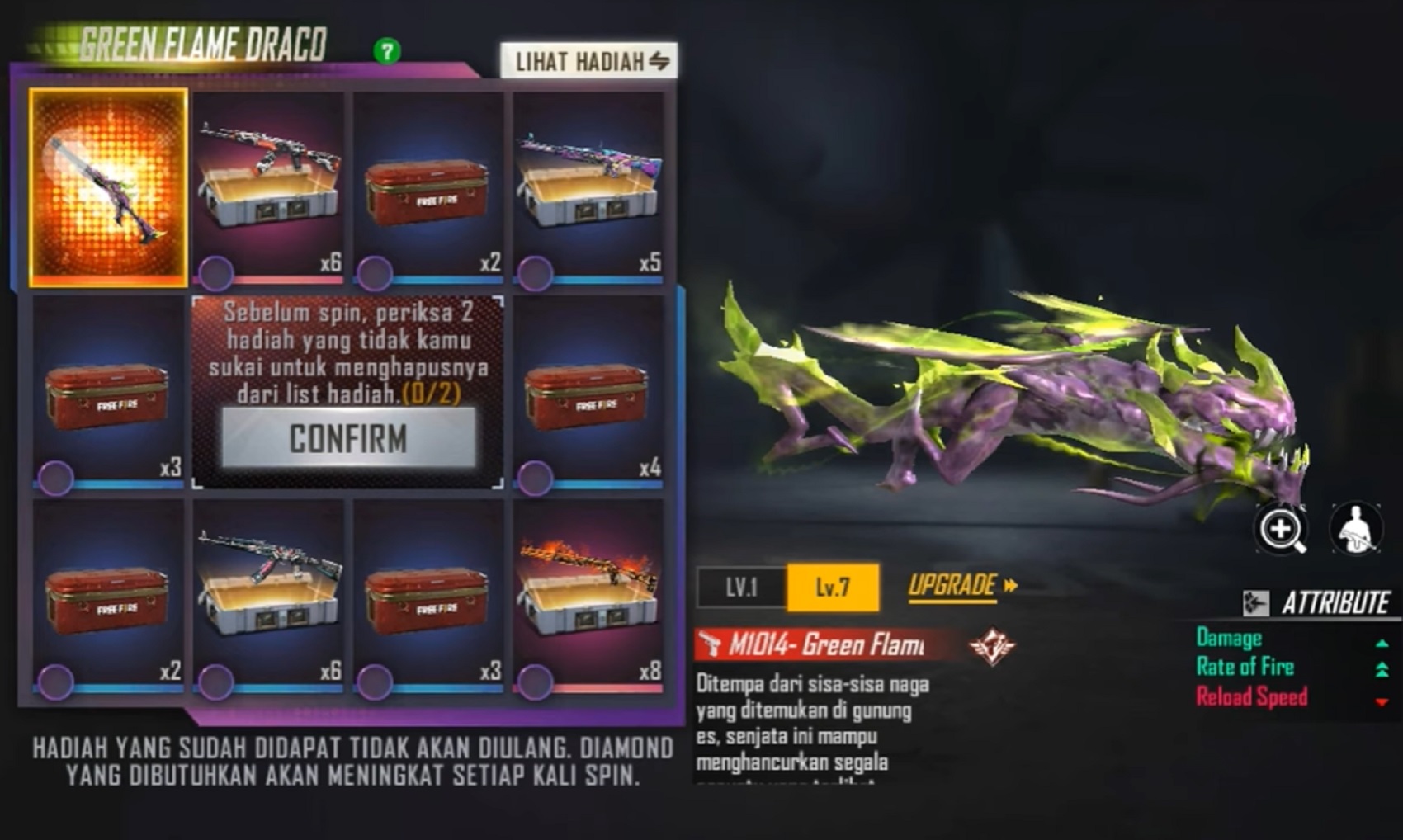The height and width of the screenshot is (840, 1403).
Task: Switch to the Lv.7 tab
Action: pyautogui.click(x=834, y=588)
